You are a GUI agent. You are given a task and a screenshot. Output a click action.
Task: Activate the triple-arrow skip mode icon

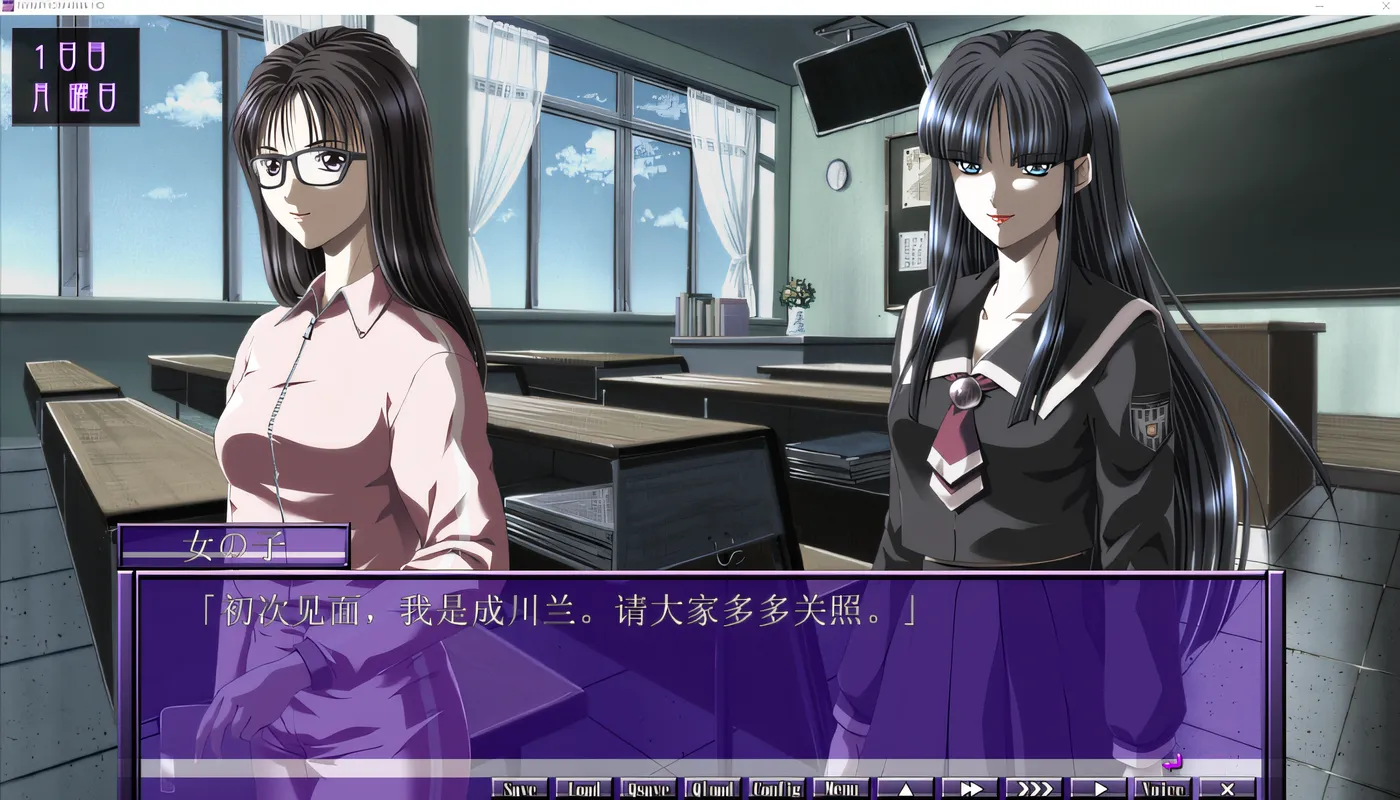point(1035,788)
